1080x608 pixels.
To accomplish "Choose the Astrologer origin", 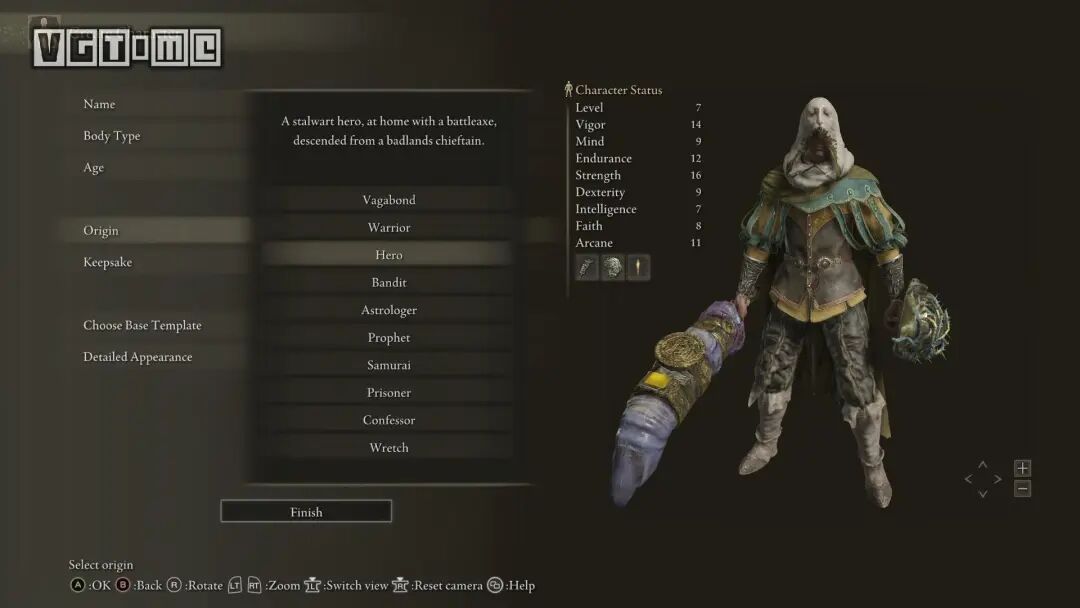I will click(x=388, y=310).
